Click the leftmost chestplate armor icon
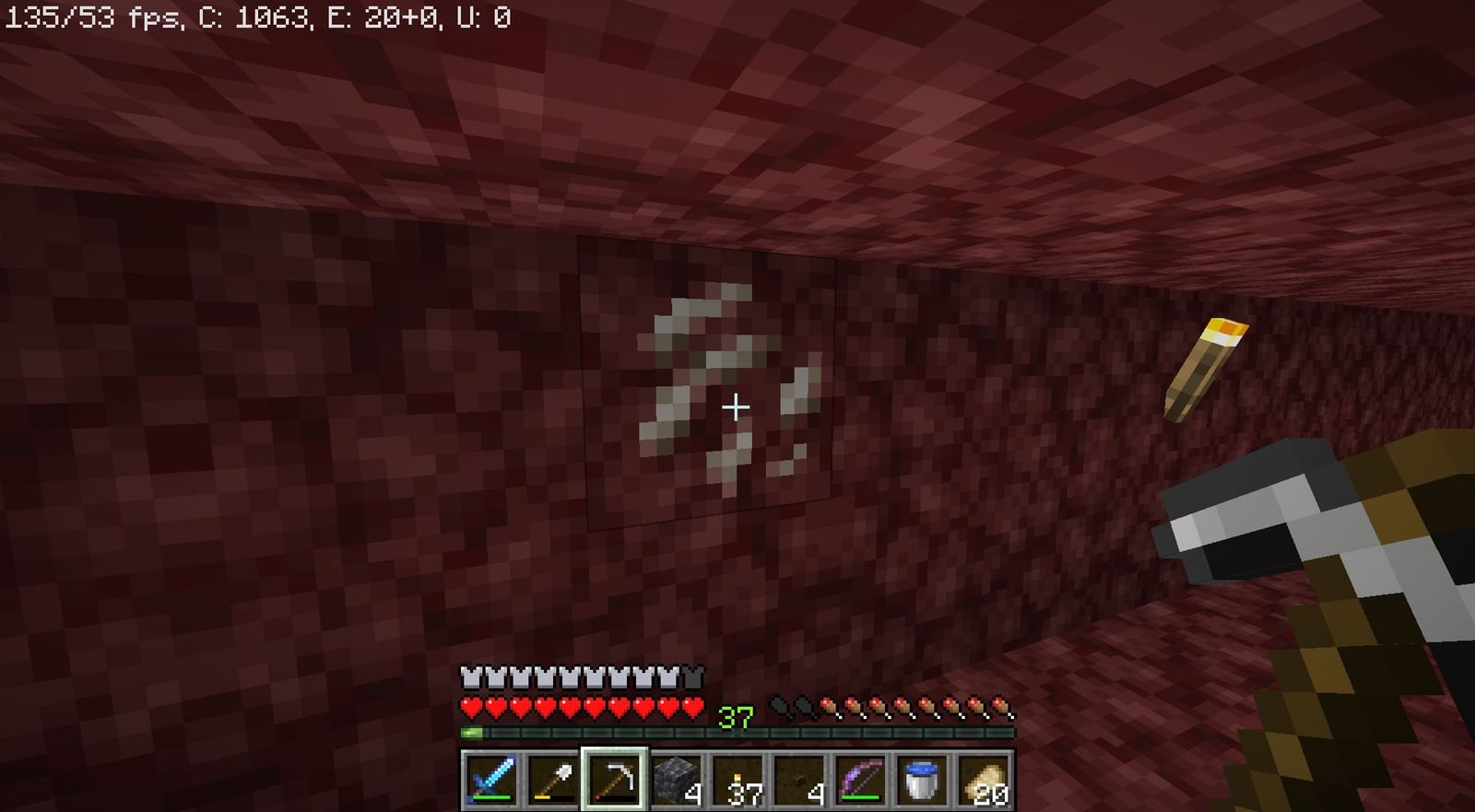This screenshot has height=812, width=1475. tap(468, 675)
